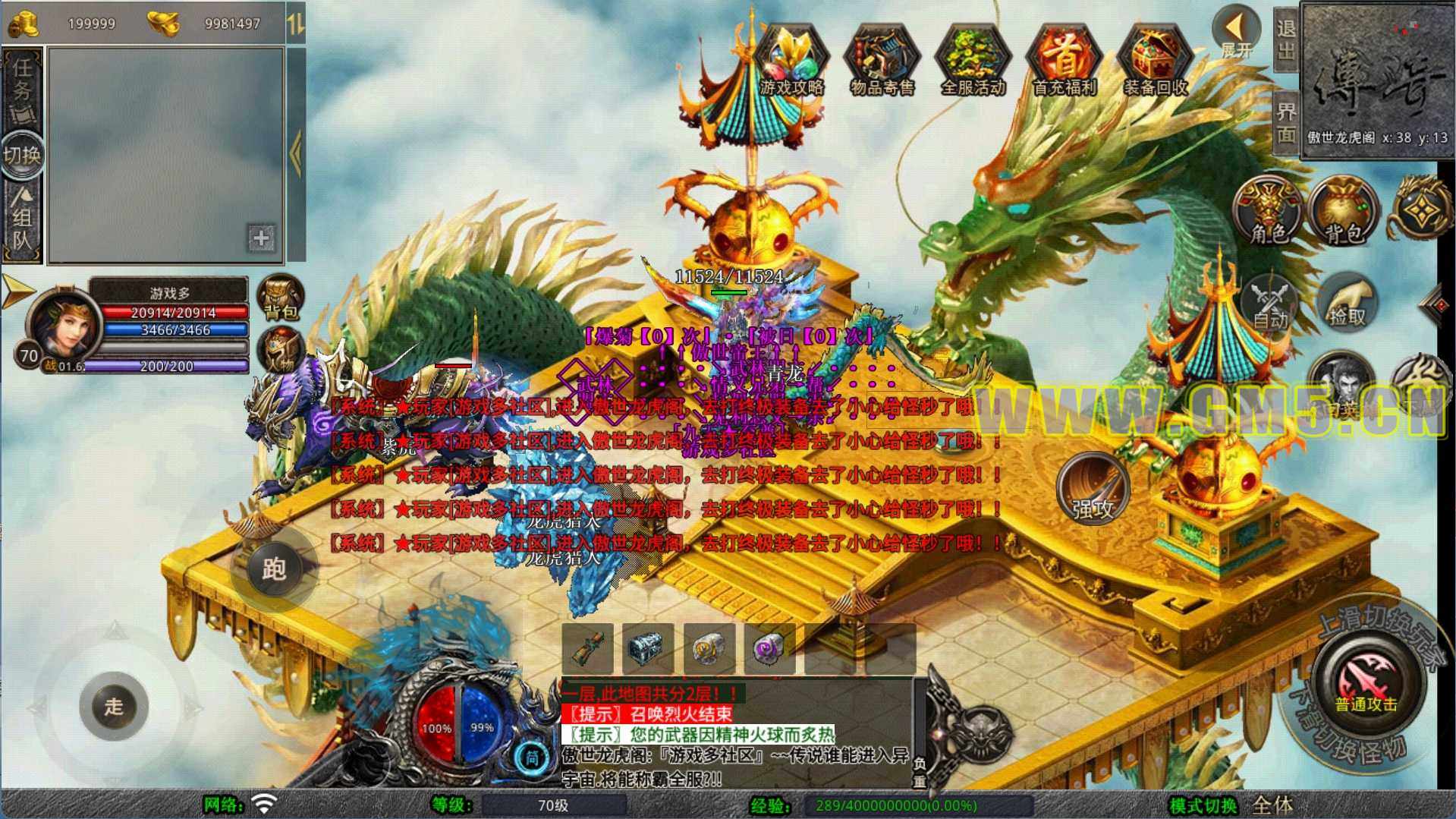
Task: Use the 强攻 strong attack skill
Action: [1092, 490]
